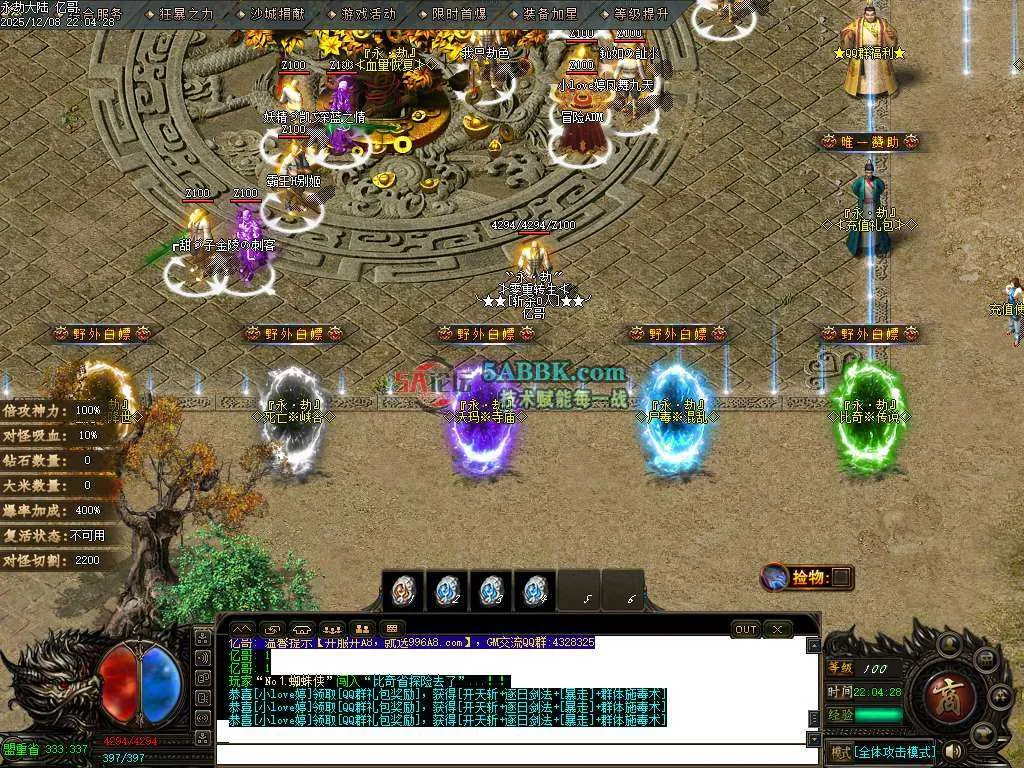Open the 沙城捐献 menu
The height and width of the screenshot is (768, 1024).
pos(277,14)
